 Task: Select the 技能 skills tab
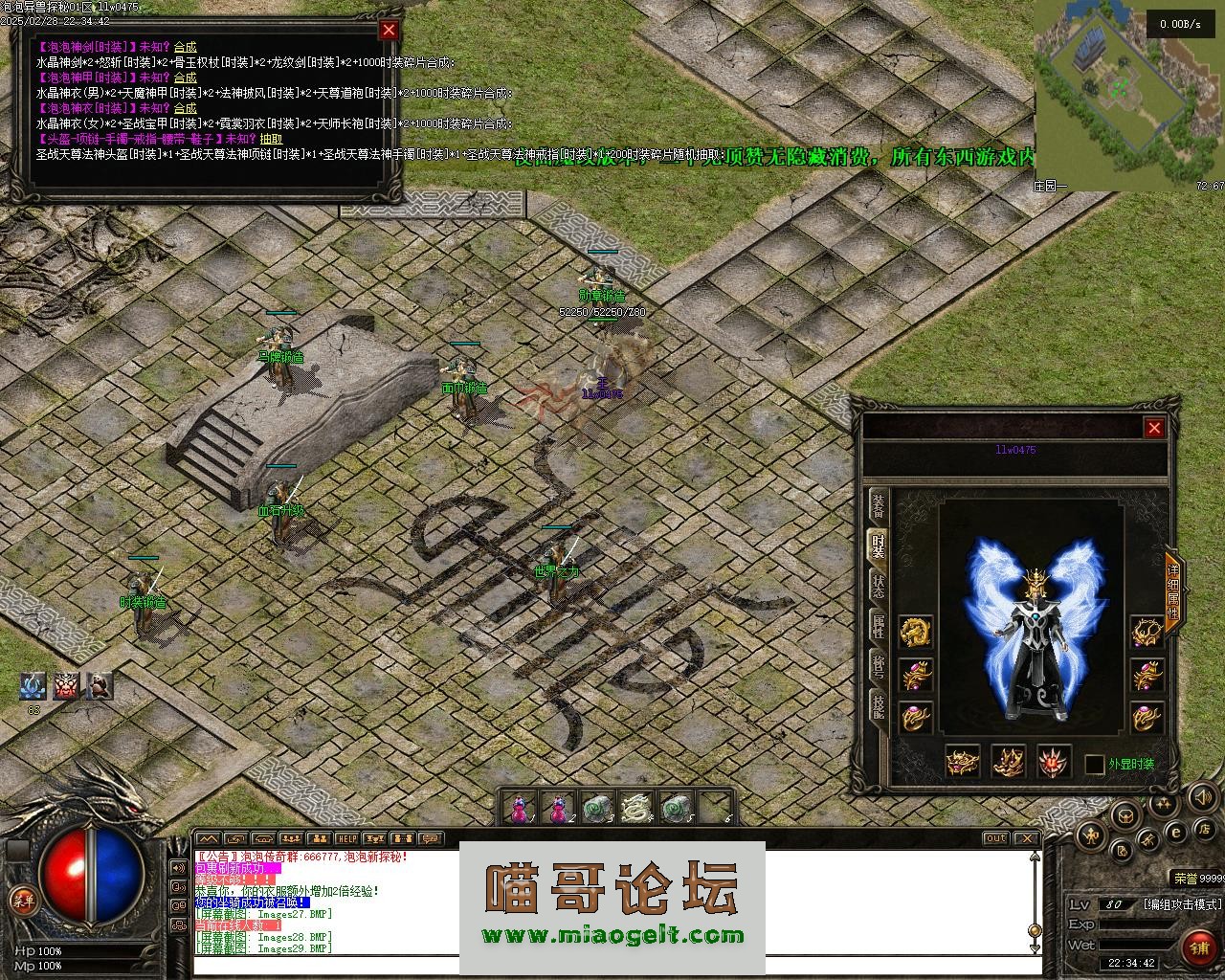[x=879, y=706]
